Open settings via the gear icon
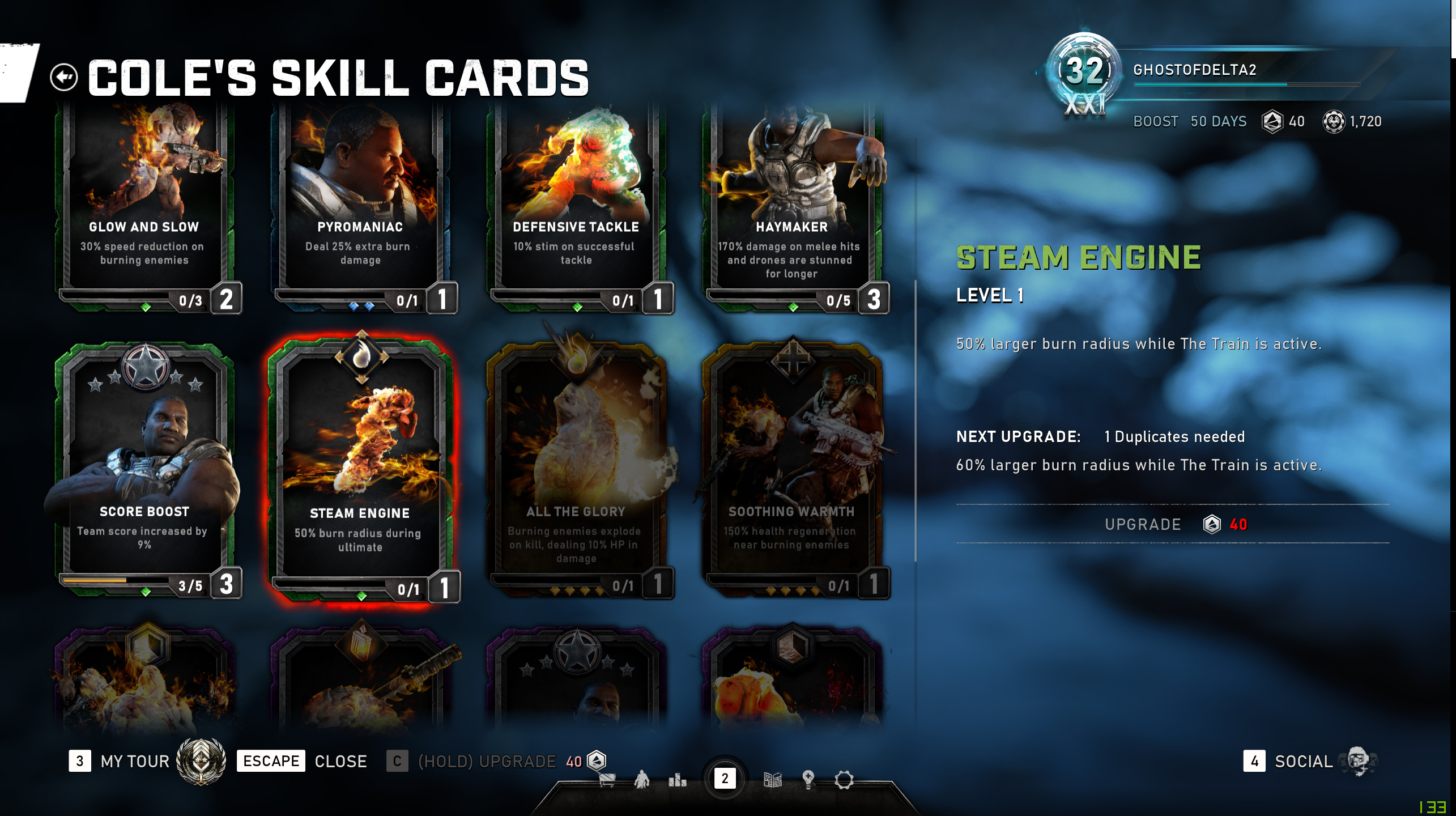Image resolution: width=1456 pixels, height=816 pixels. [844, 780]
